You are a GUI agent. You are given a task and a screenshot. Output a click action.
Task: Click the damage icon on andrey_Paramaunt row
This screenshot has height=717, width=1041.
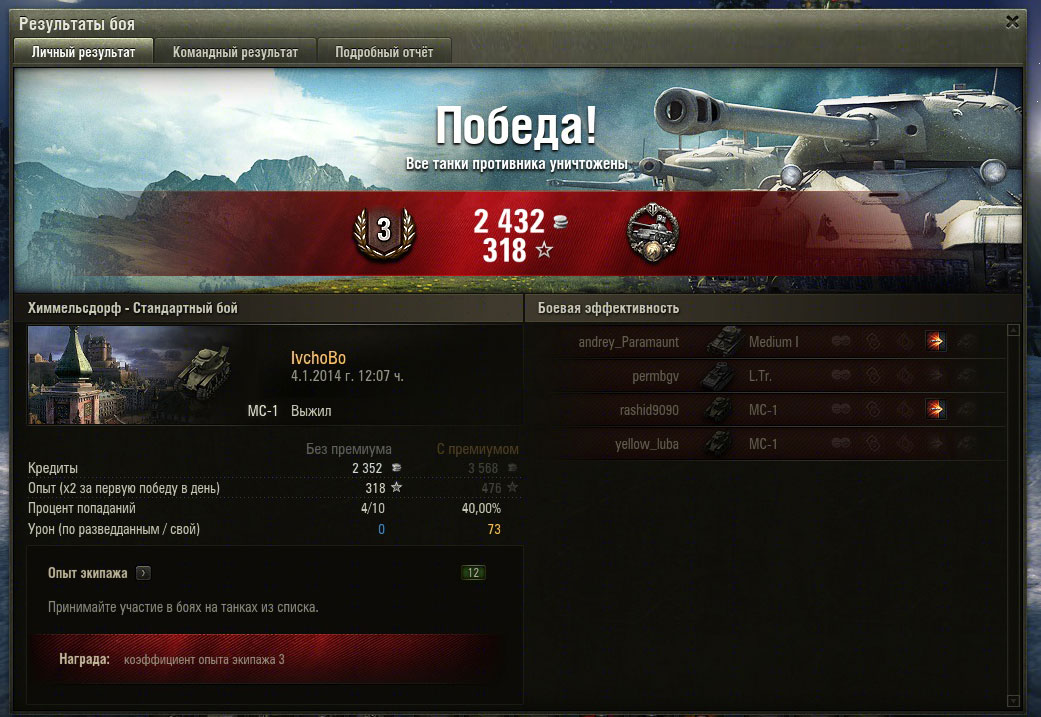[x=936, y=342]
